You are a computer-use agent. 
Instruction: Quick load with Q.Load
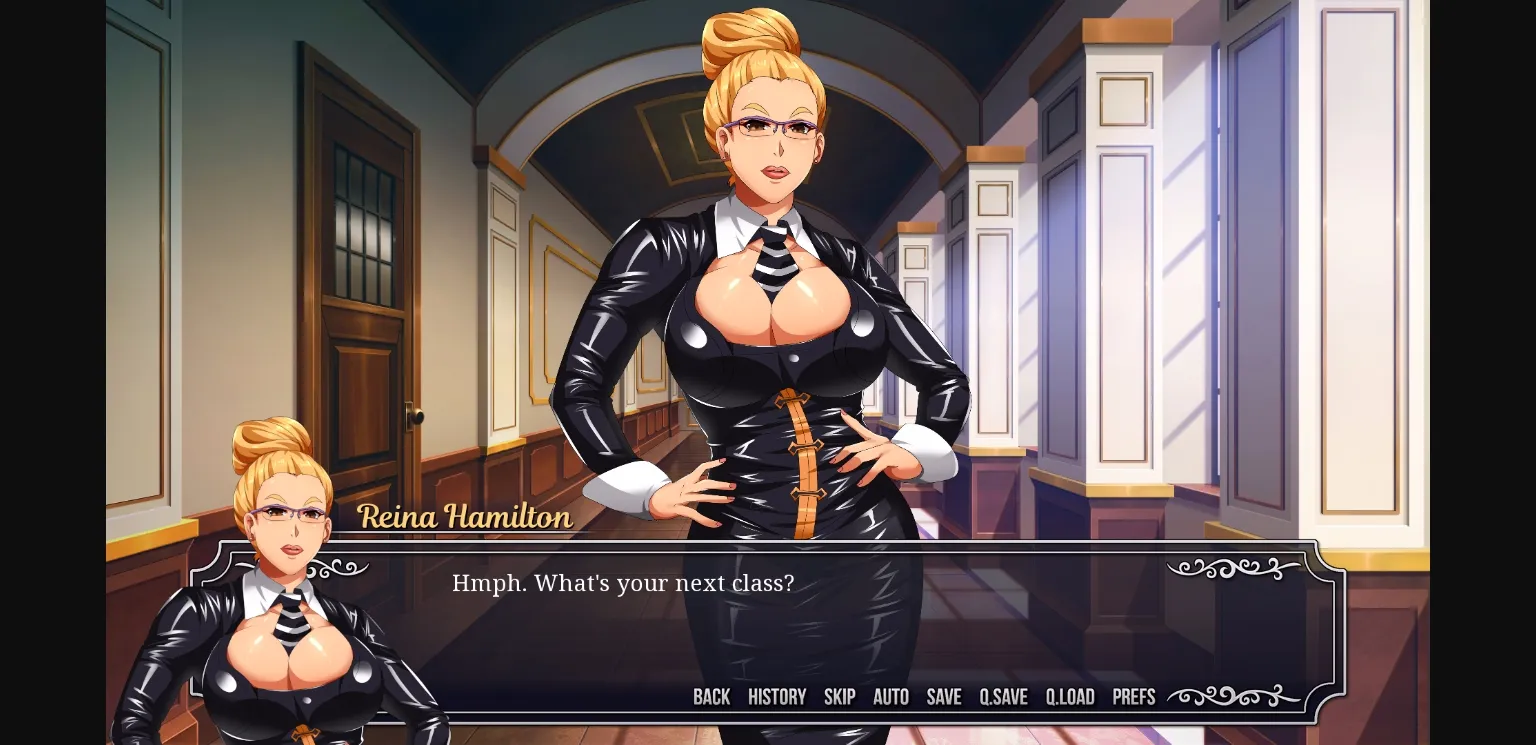pos(1070,697)
